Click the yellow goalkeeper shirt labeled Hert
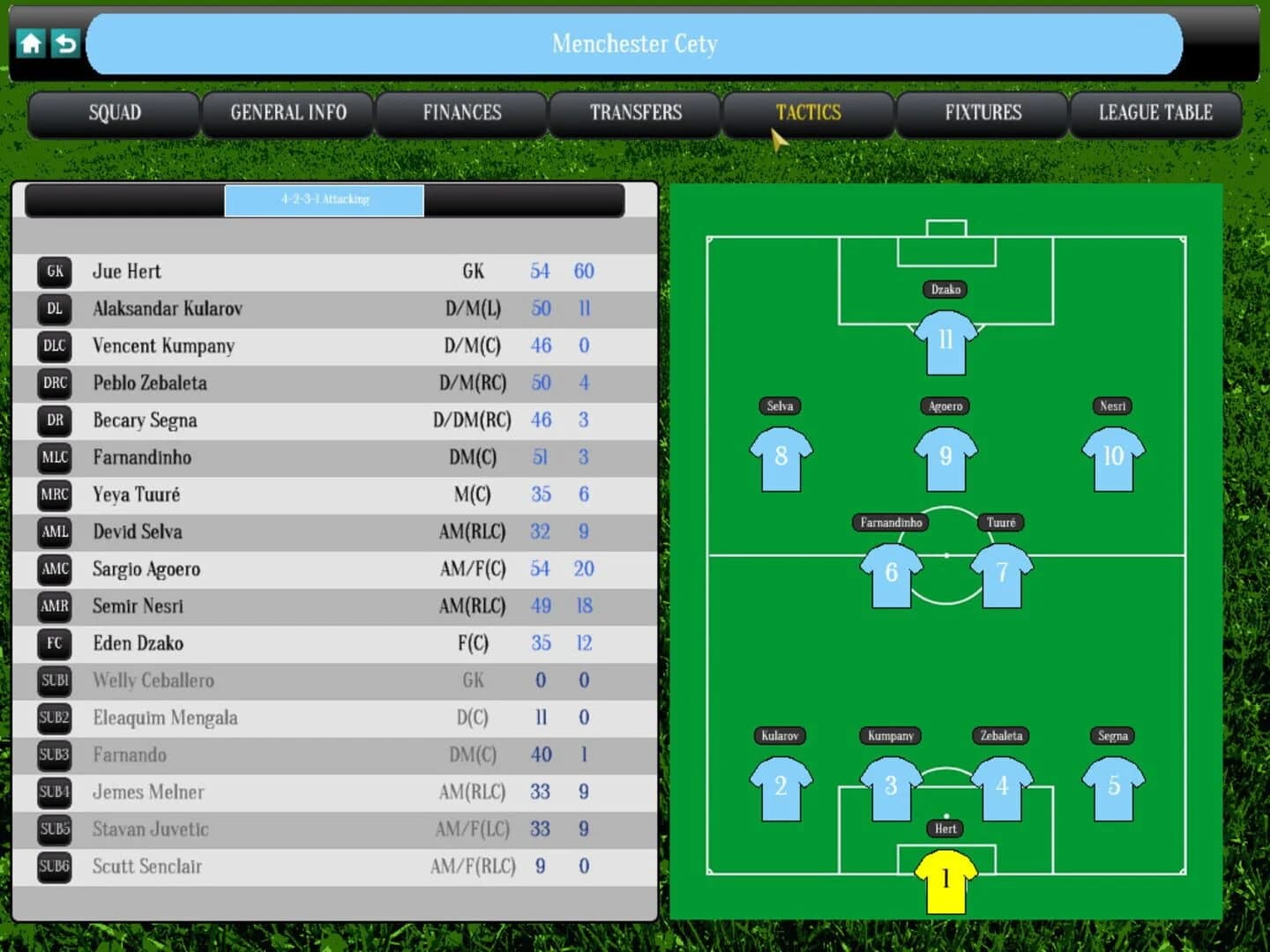This screenshot has height=952, width=1270. coord(945,881)
